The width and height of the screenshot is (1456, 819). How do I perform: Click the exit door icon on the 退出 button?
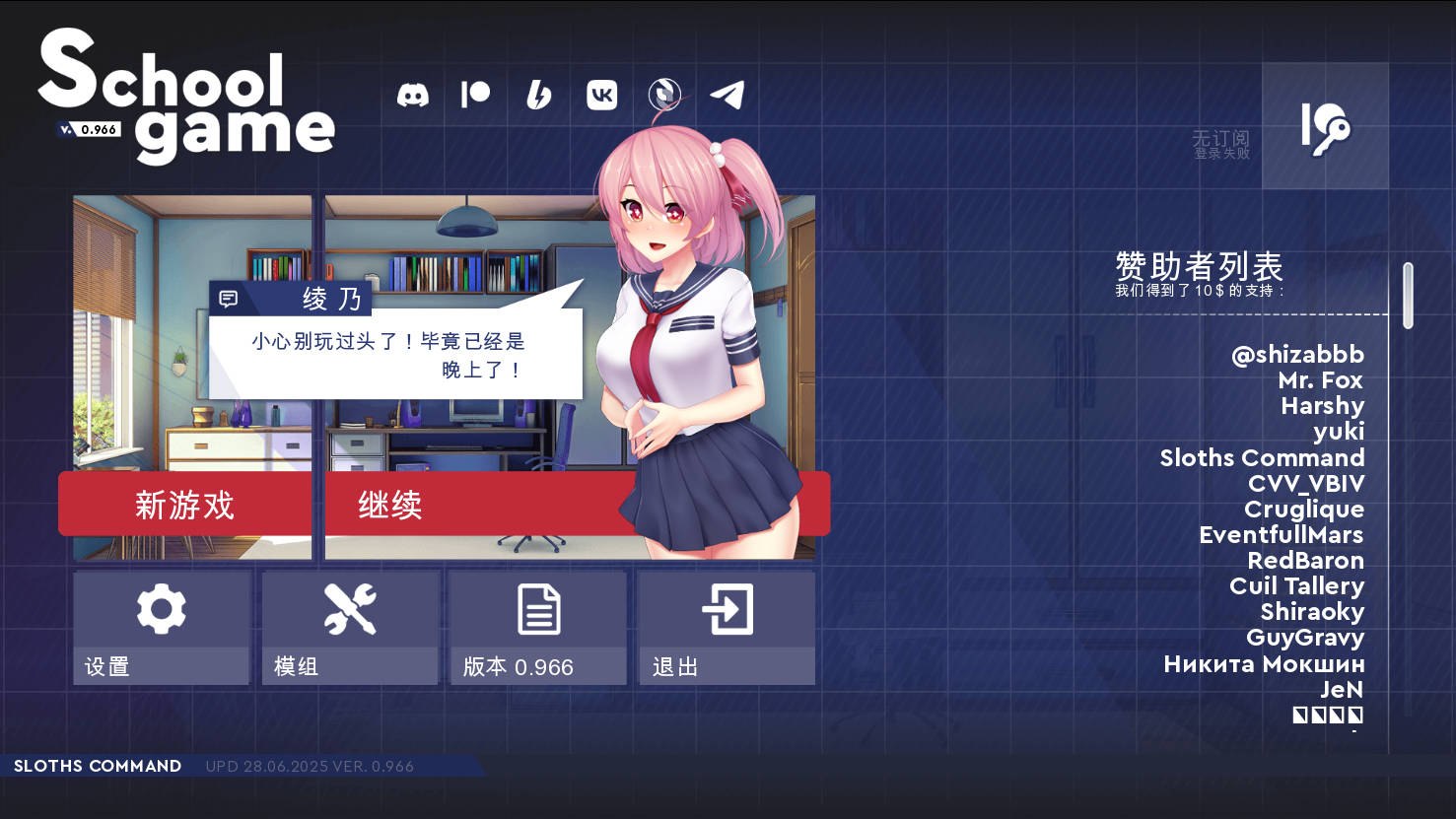727,608
